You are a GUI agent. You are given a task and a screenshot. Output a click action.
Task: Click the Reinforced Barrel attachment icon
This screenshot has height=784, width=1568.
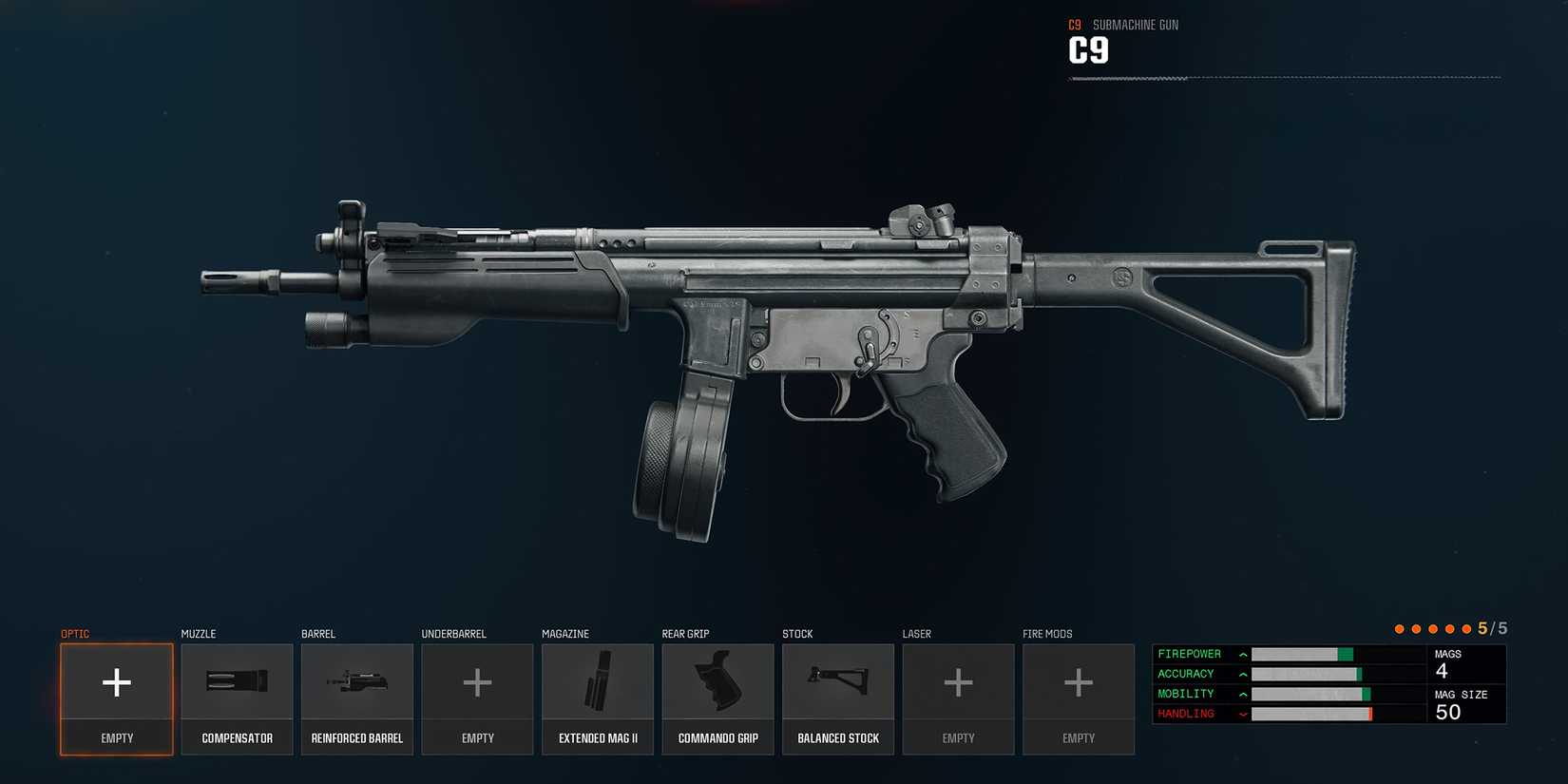[x=356, y=682]
